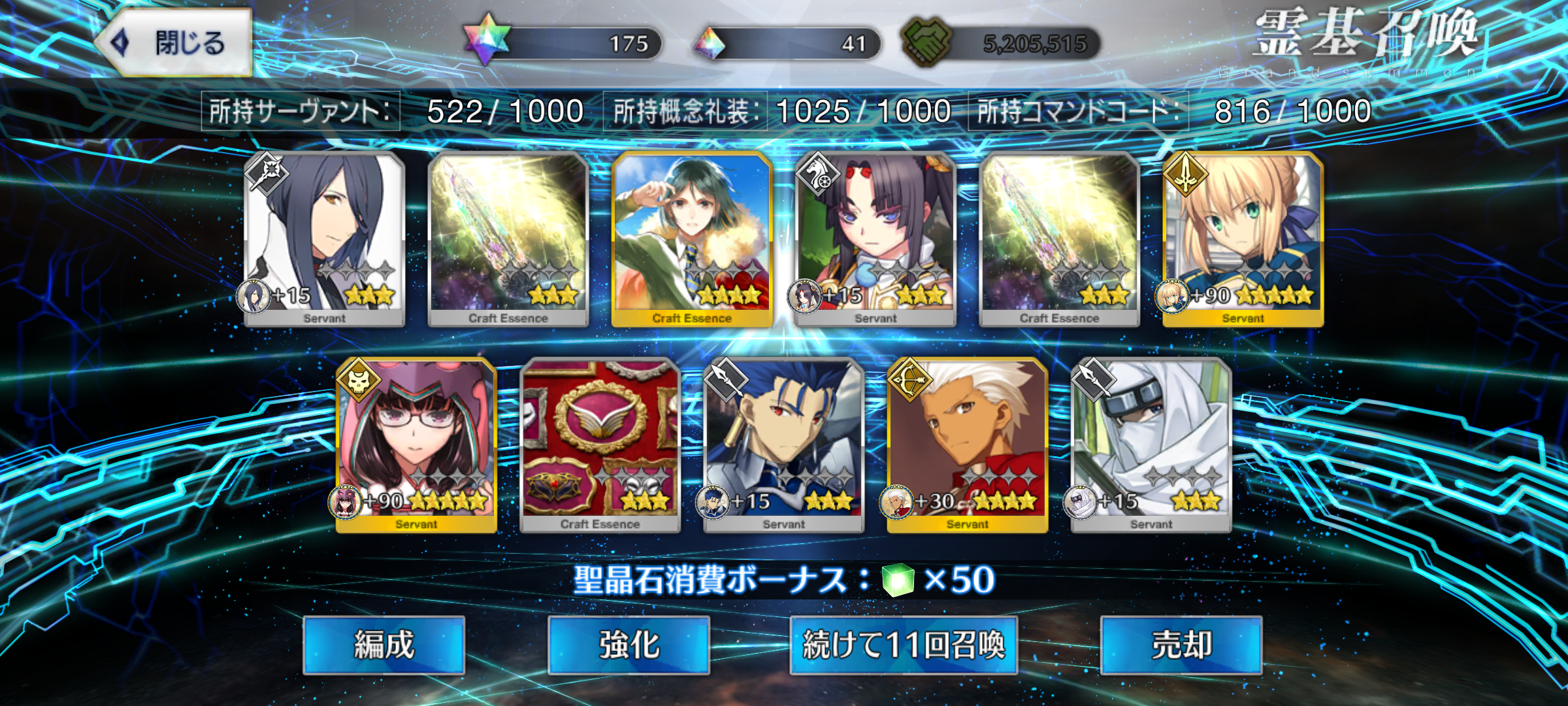Viewport: 1568px width, 706px height.
Task: View the green-haired four-star Craft Essence card
Action: [692, 239]
